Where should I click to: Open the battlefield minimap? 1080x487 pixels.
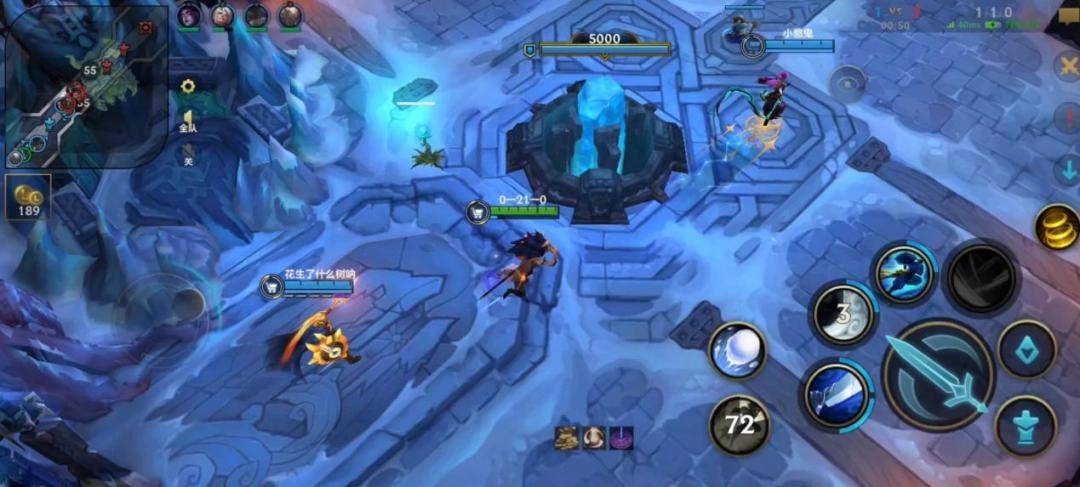(85, 85)
